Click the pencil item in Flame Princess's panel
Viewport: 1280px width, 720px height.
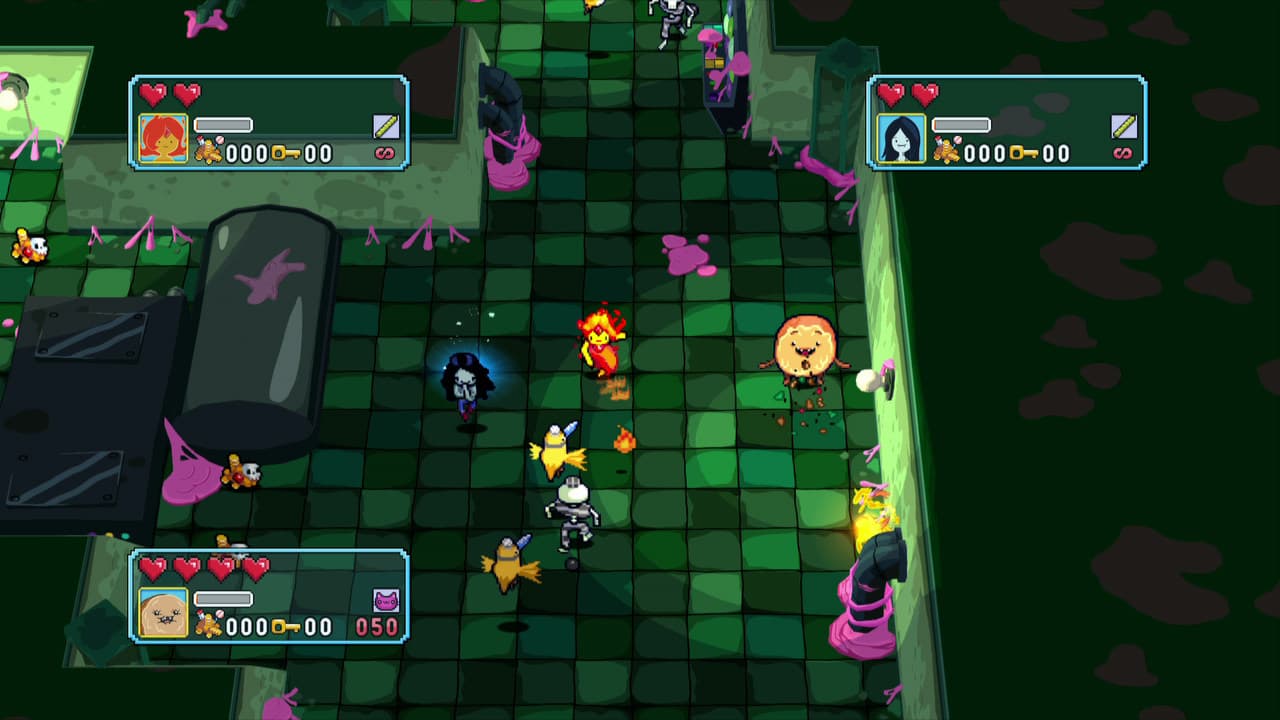[386, 126]
